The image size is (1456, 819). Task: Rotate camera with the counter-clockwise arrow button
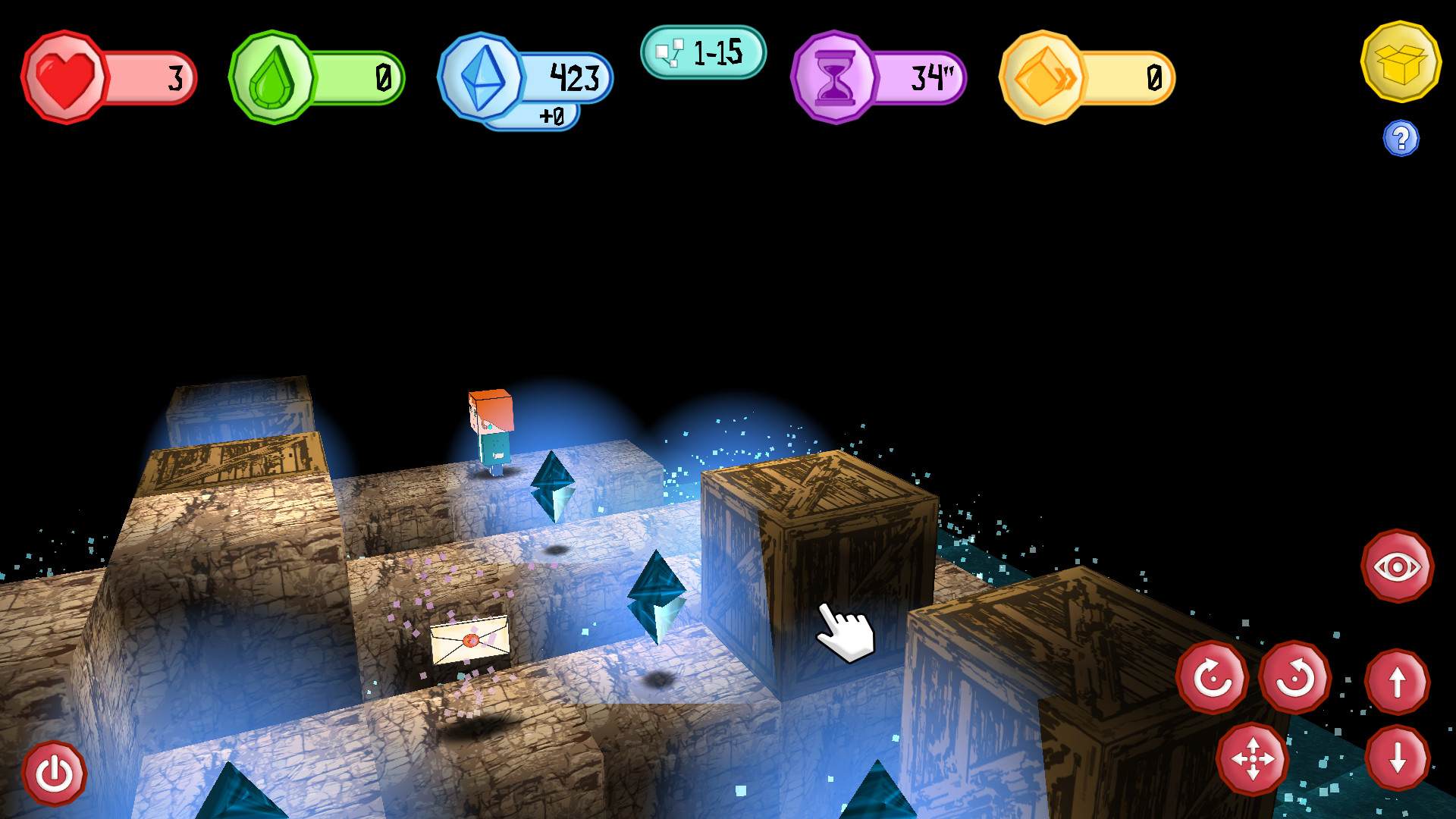tap(1295, 677)
